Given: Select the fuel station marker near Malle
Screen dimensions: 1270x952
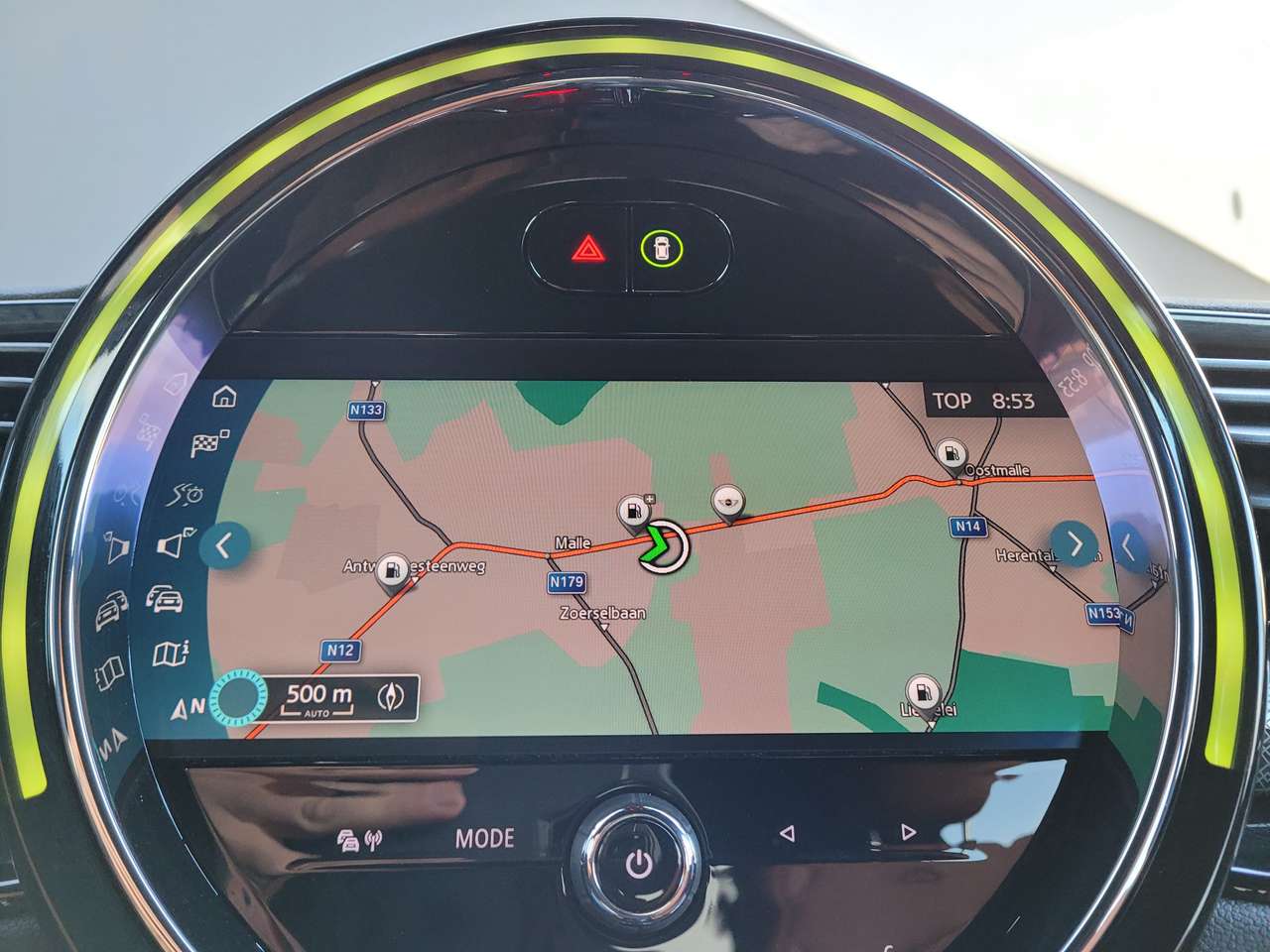Looking at the screenshot, I should (x=632, y=513).
